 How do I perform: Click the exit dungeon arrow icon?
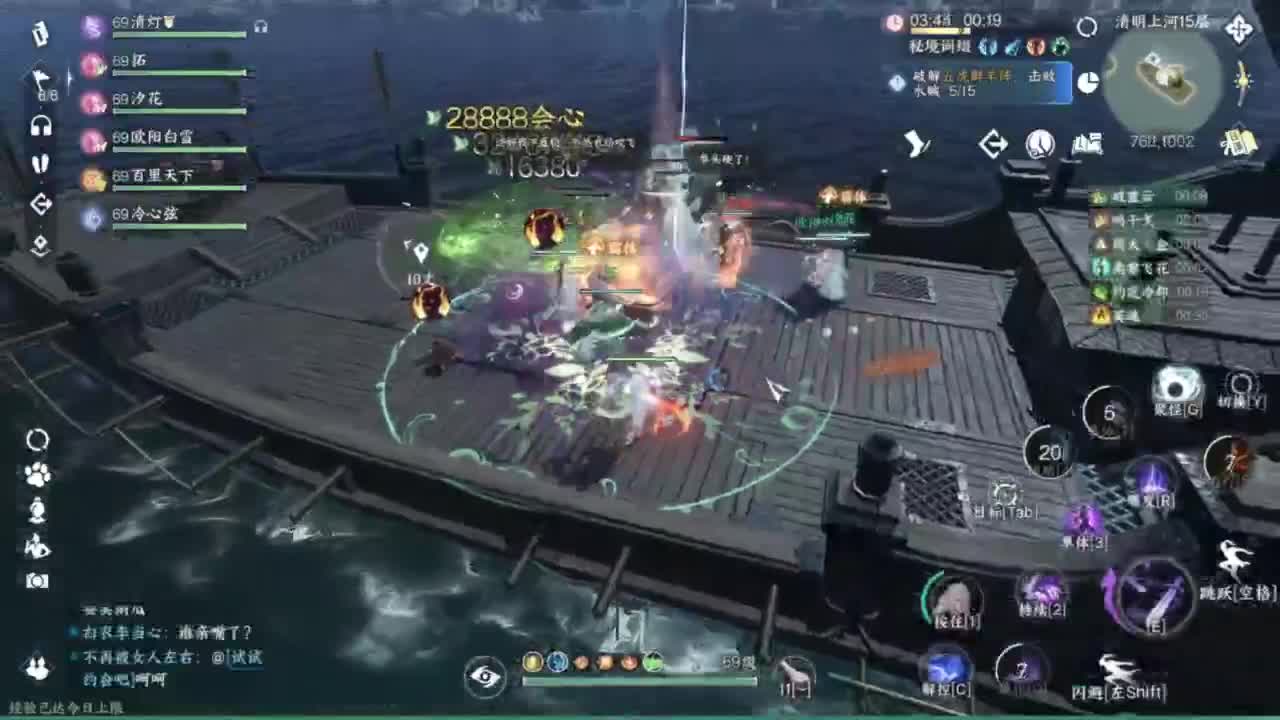[992, 145]
